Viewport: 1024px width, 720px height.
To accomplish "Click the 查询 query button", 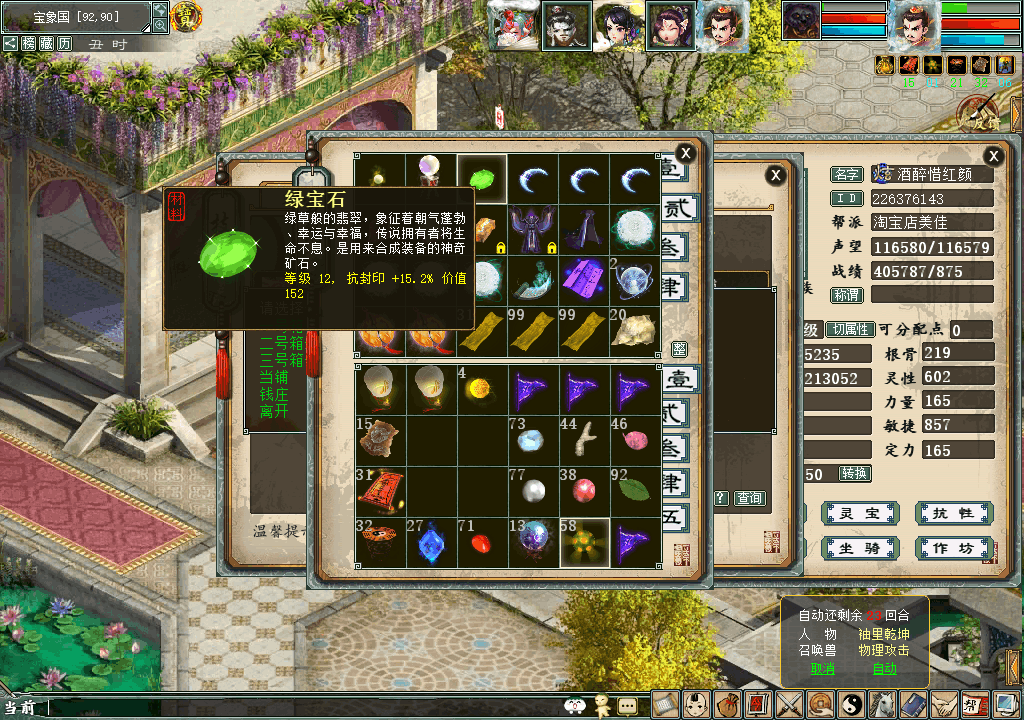I will click(x=749, y=498).
